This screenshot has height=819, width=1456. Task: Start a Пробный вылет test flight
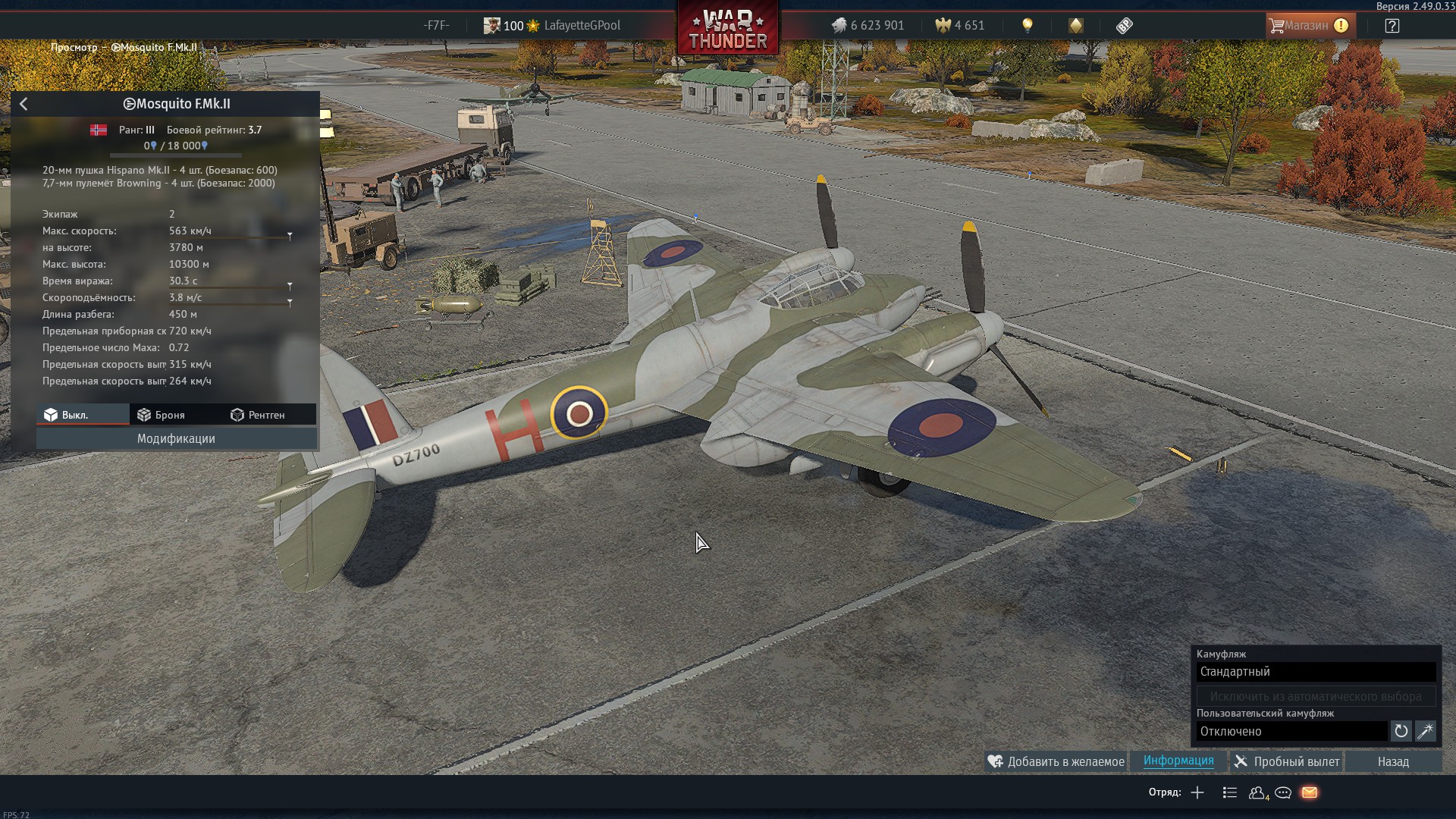pos(1286,761)
